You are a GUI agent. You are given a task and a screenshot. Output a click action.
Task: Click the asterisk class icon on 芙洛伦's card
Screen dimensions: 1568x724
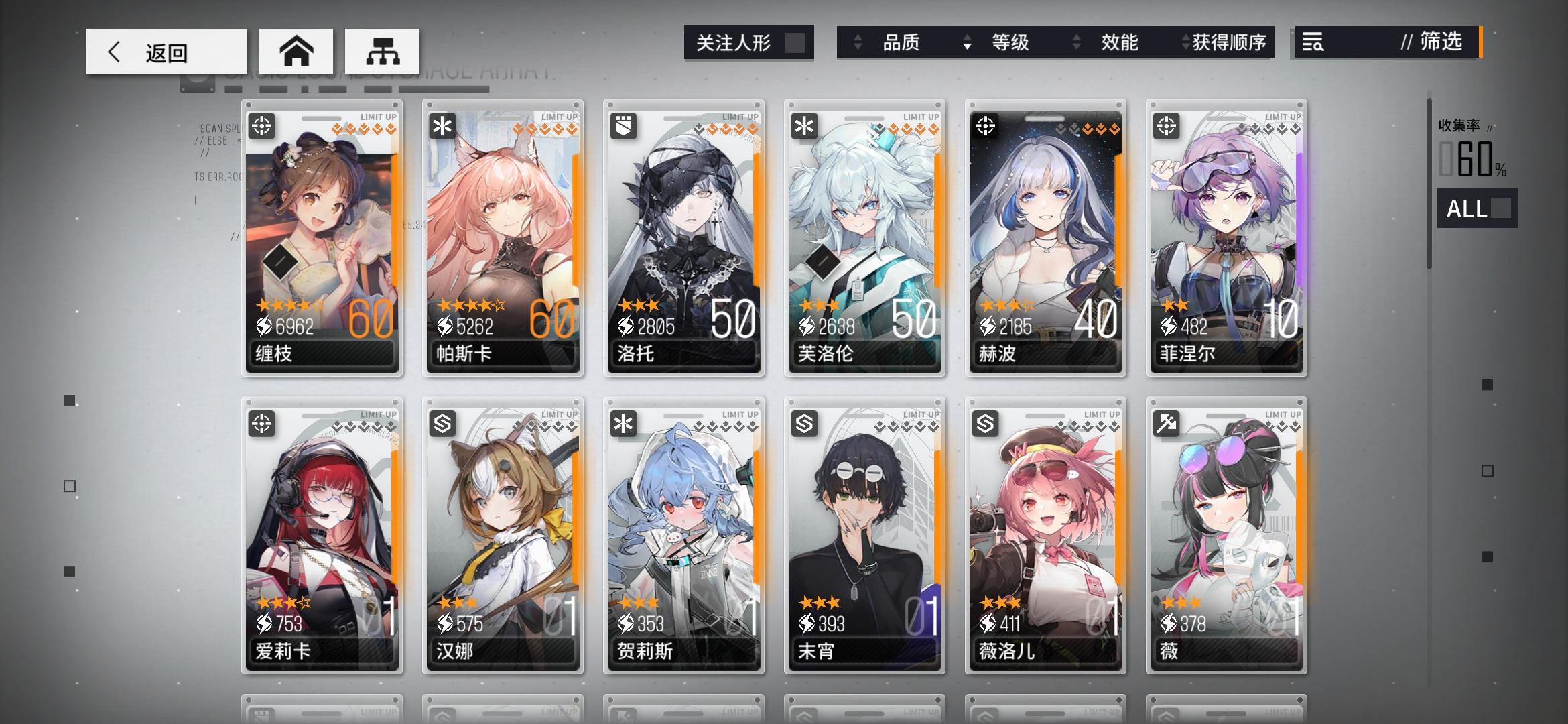803,125
